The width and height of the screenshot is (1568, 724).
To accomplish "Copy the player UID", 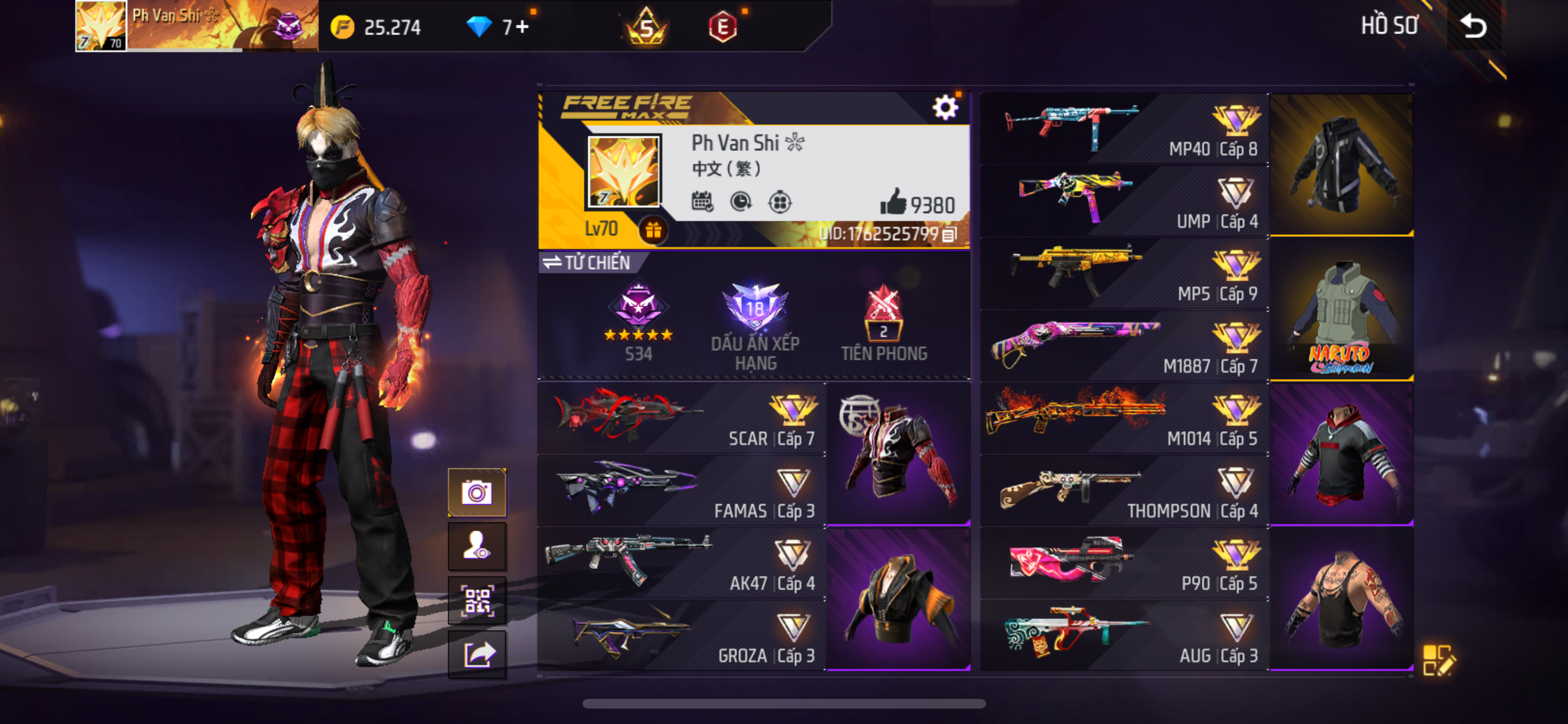I will pyautogui.click(x=949, y=235).
